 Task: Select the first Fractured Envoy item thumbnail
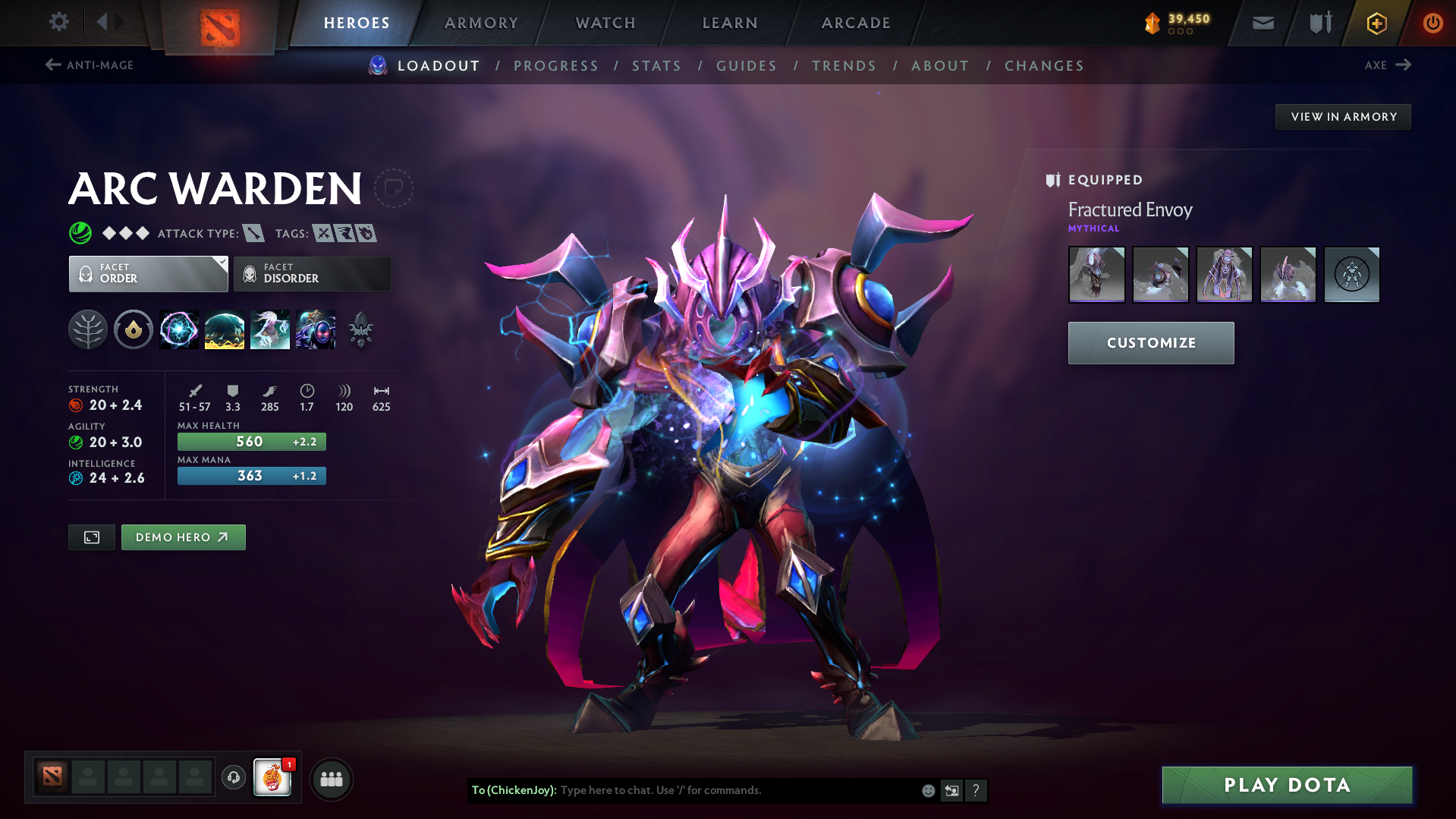[x=1096, y=275]
